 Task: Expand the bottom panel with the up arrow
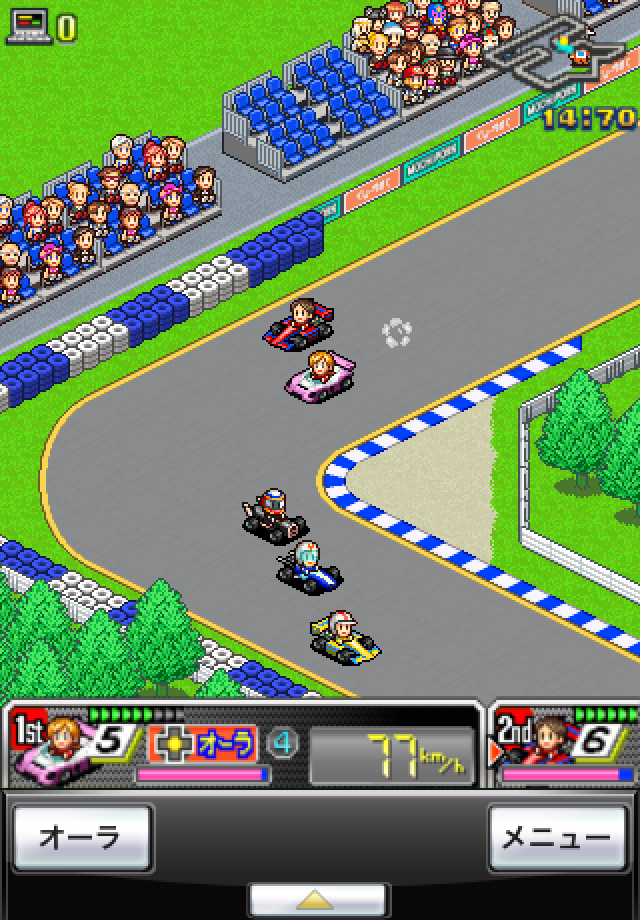[318, 899]
